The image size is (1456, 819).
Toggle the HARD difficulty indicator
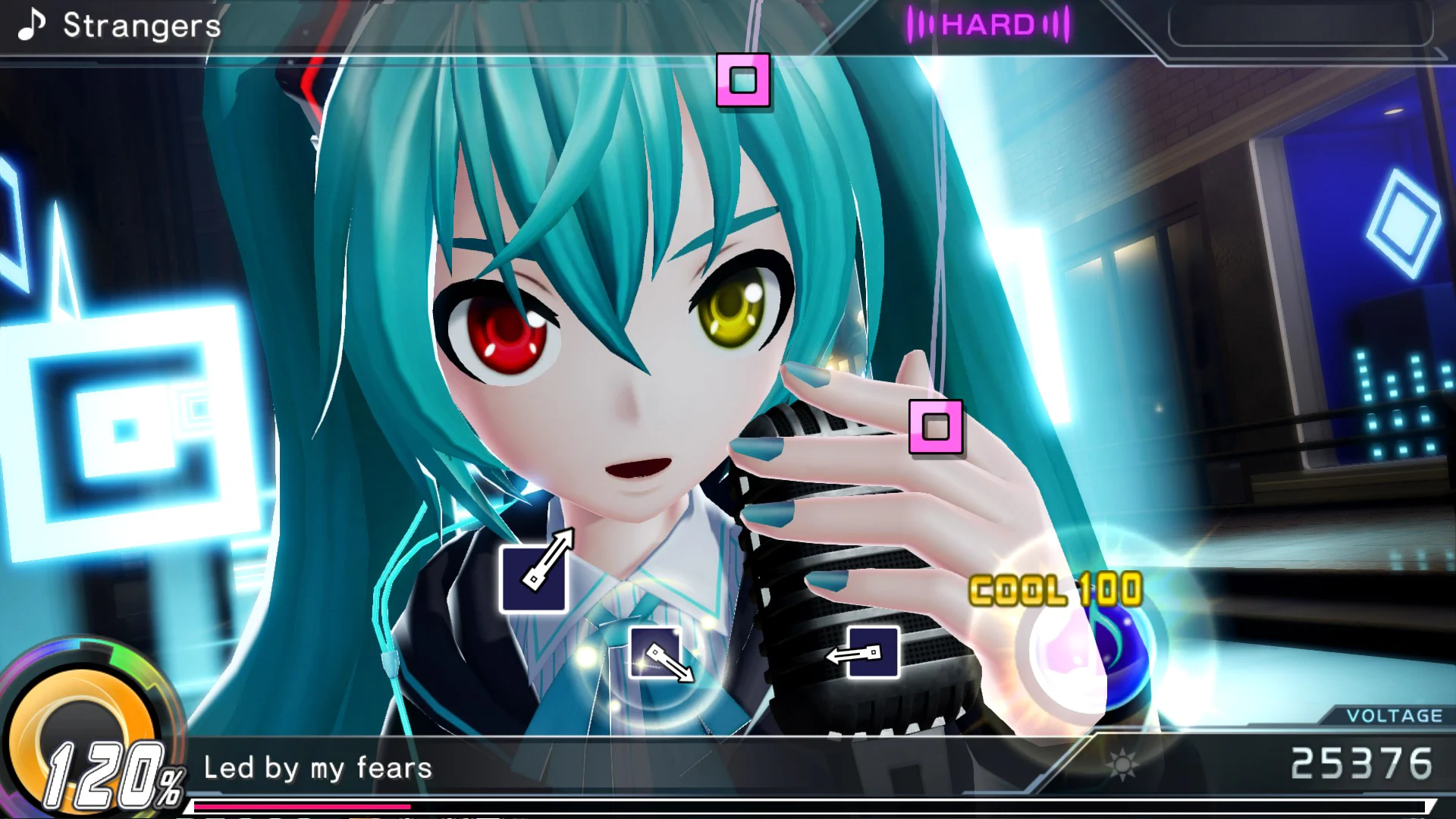point(990,23)
